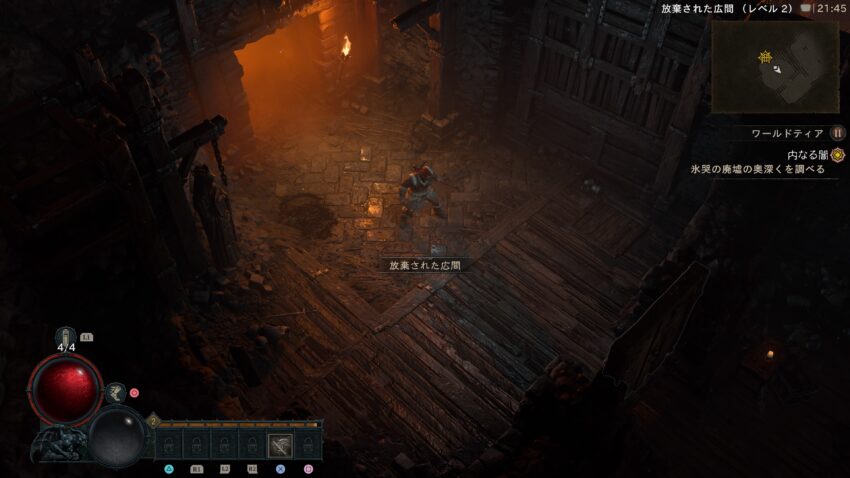Select the 内なる闇 quest tracker entry

808,155
